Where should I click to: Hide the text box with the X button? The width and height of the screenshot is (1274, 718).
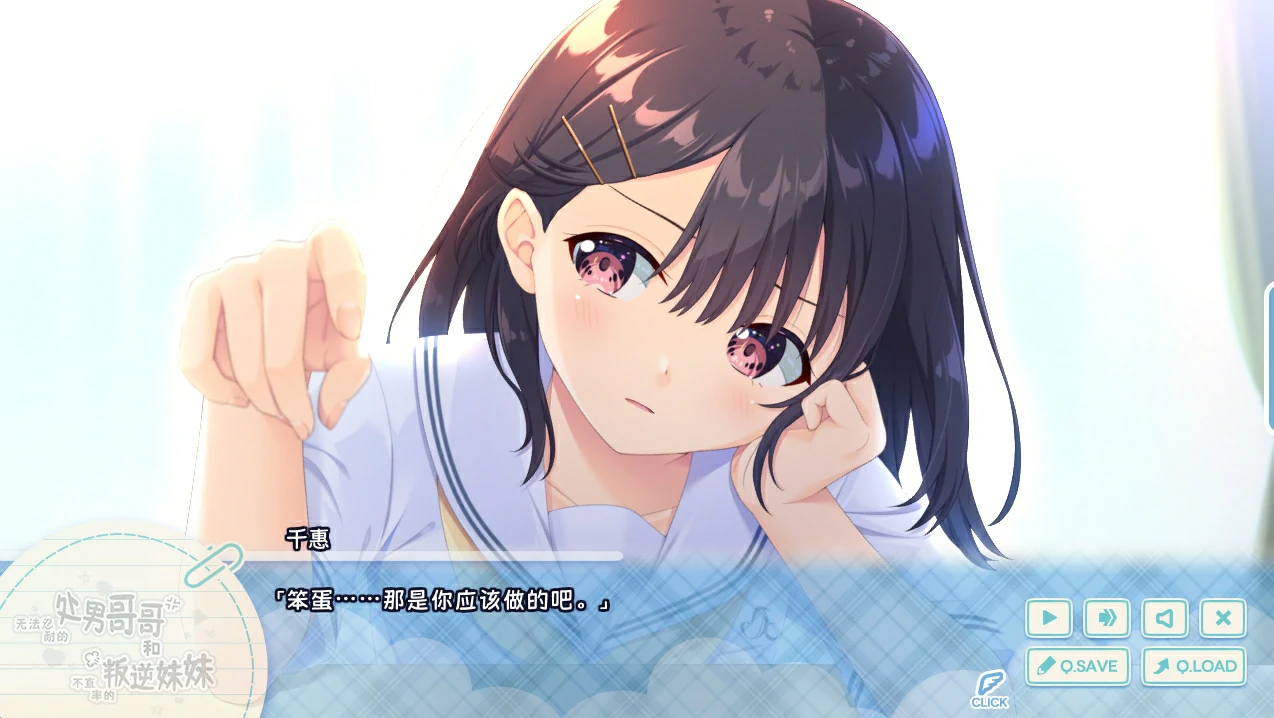coord(1222,618)
